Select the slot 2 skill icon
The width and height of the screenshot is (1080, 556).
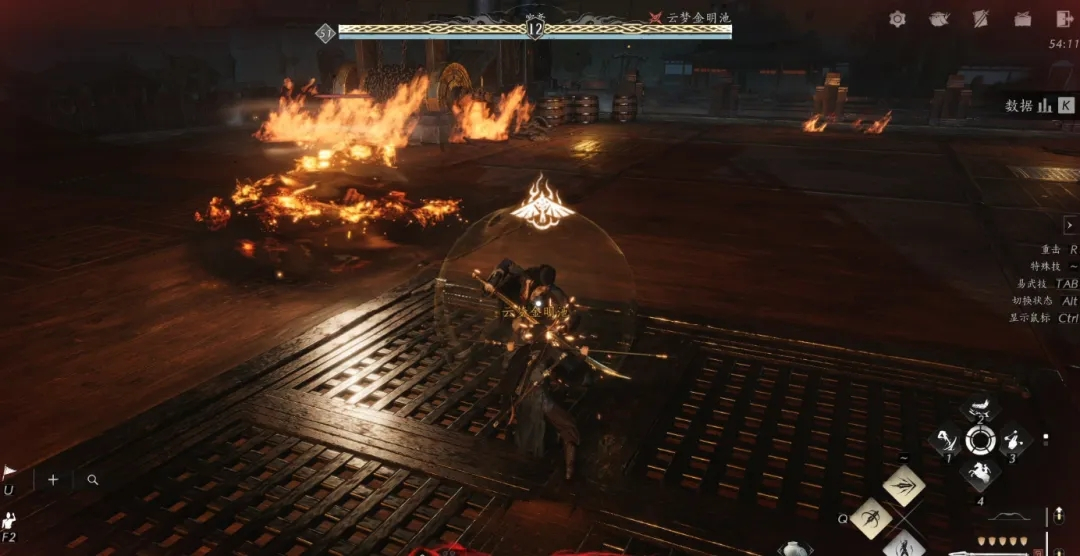tap(980, 408)
